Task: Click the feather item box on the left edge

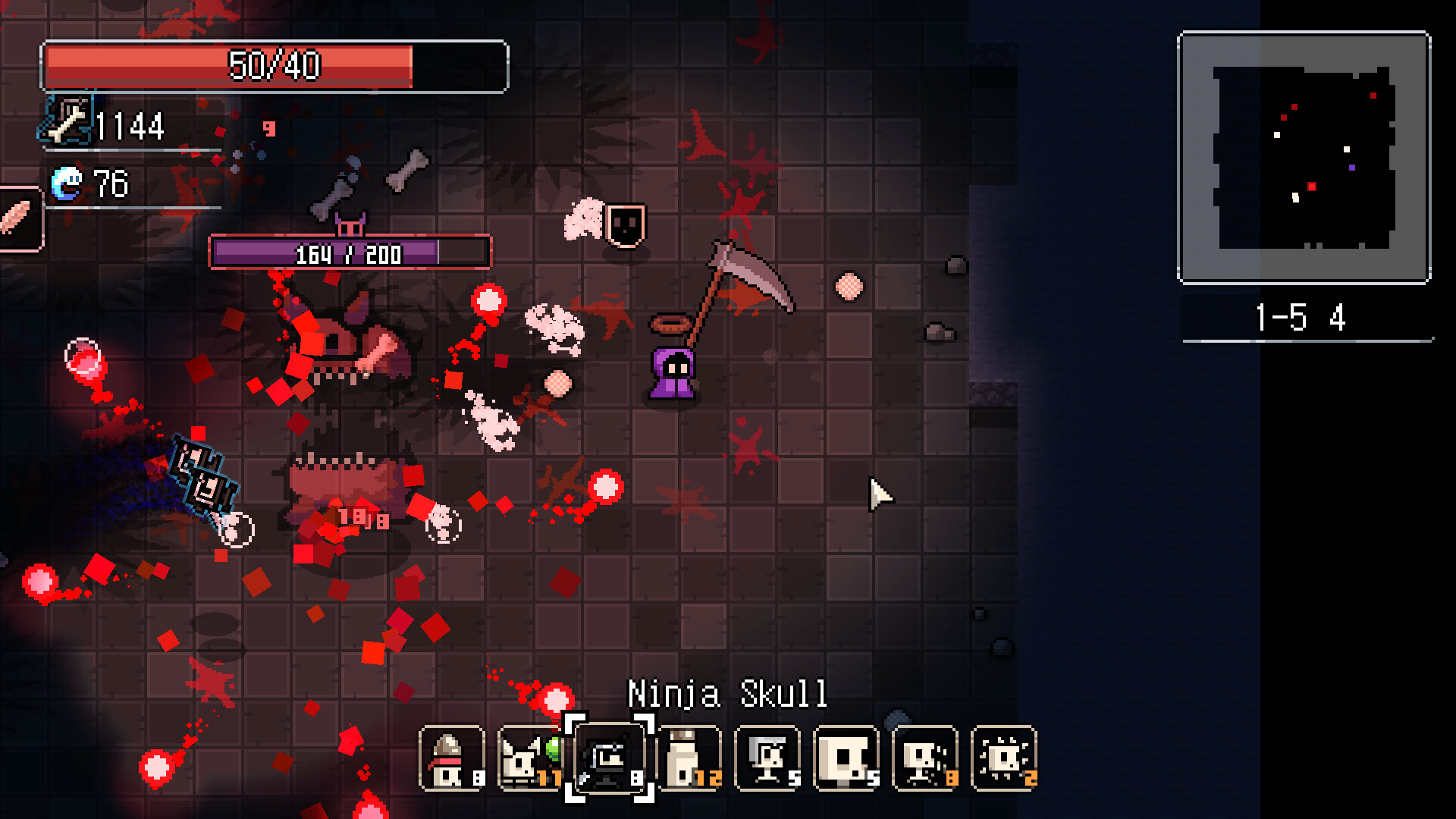Action: click(20, 220)
